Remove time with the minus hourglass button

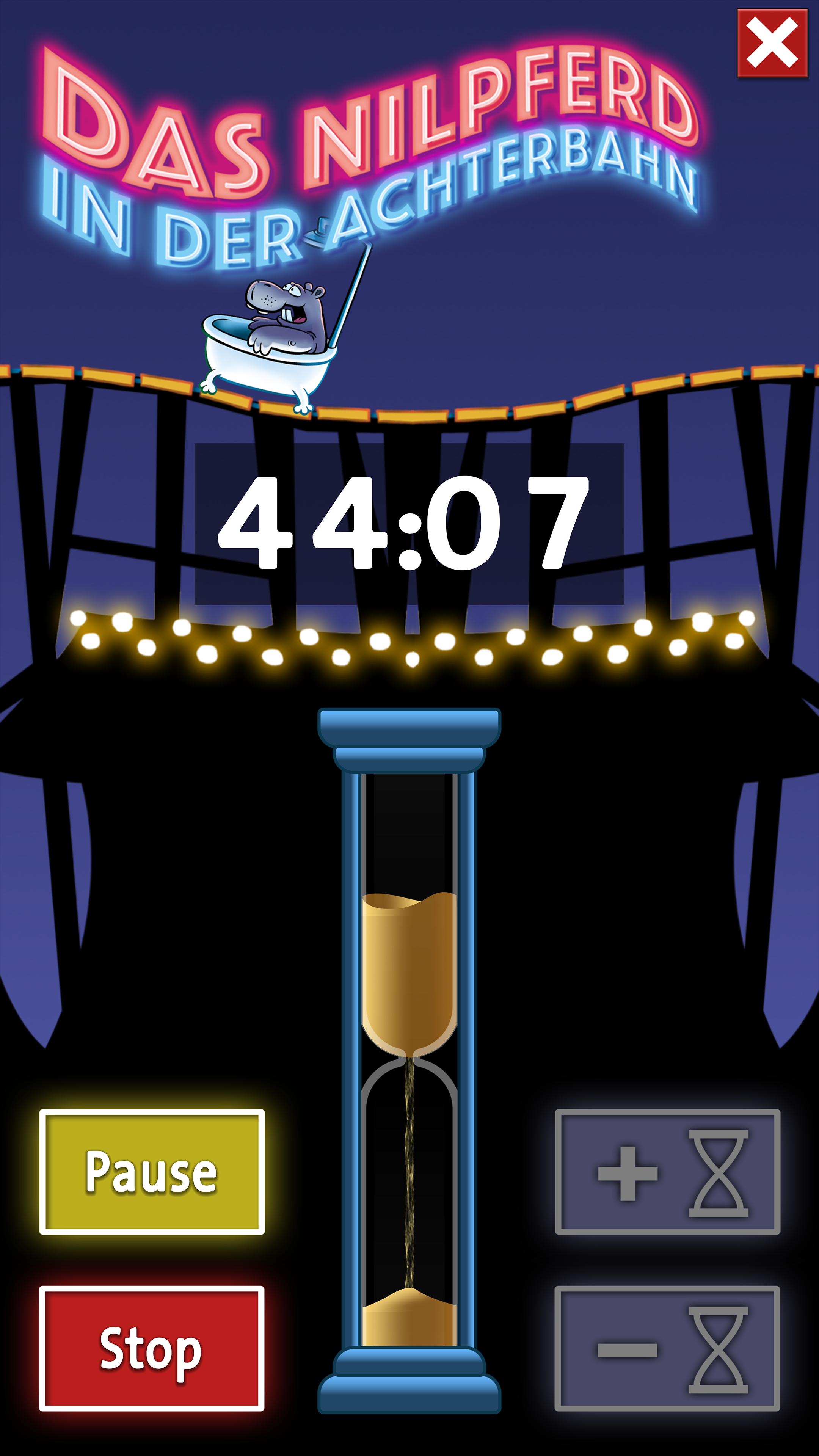[667, 1348]
